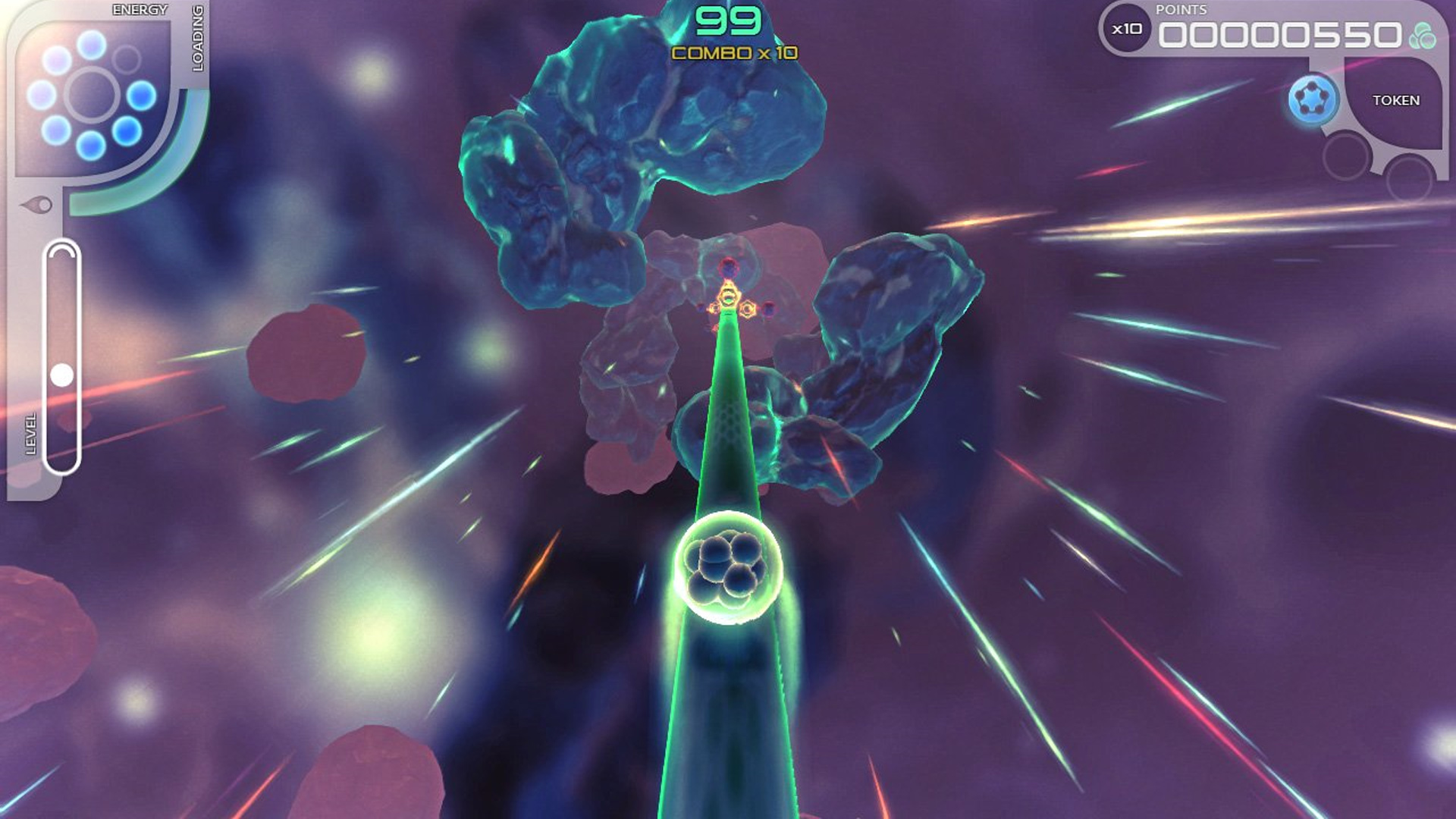Select the white marker on the level track
Image resolution: width=1456 pixels, height=819 pixels.
[61, 375]
